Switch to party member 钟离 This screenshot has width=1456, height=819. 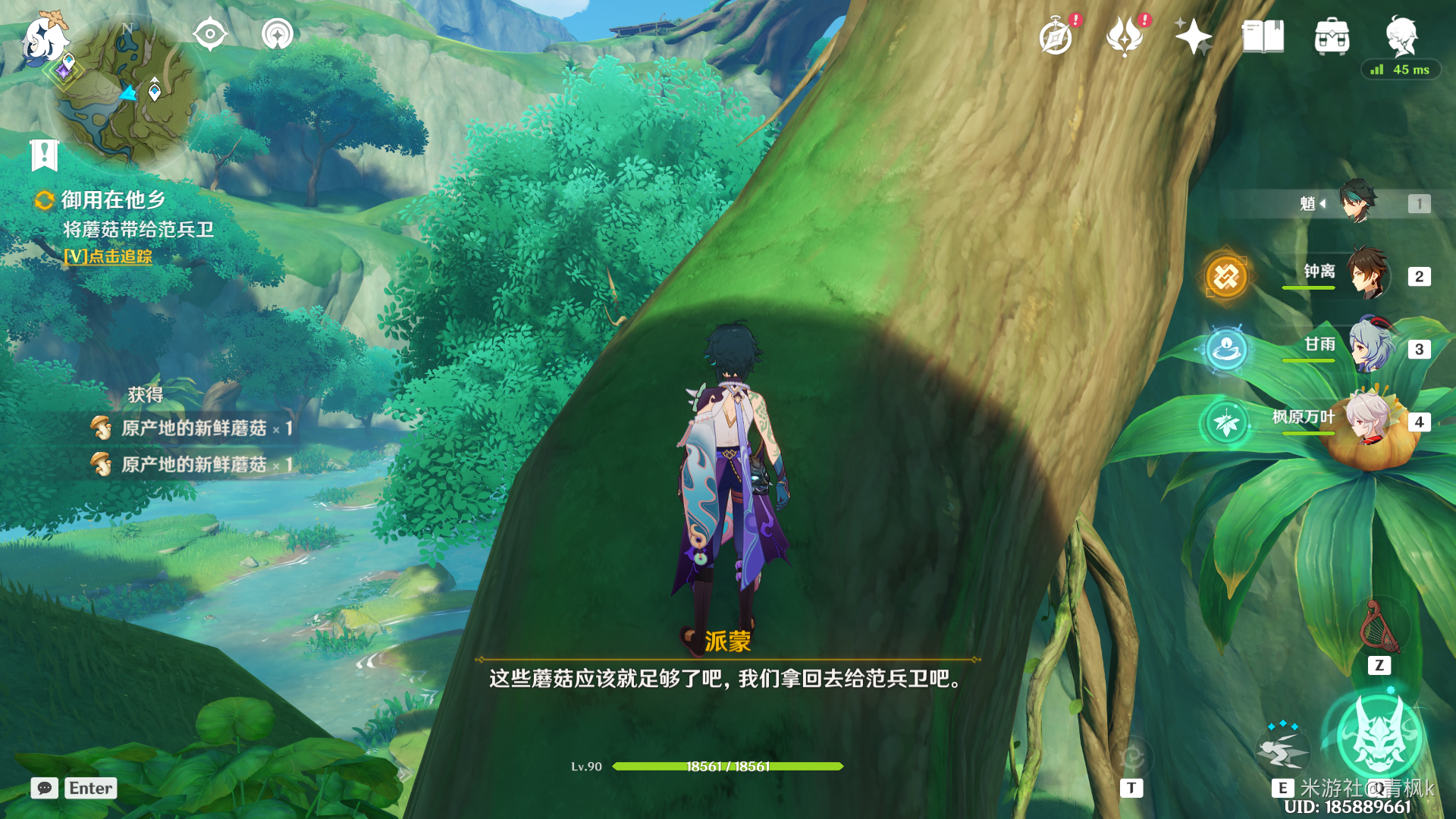click(x=1367, y=275)
